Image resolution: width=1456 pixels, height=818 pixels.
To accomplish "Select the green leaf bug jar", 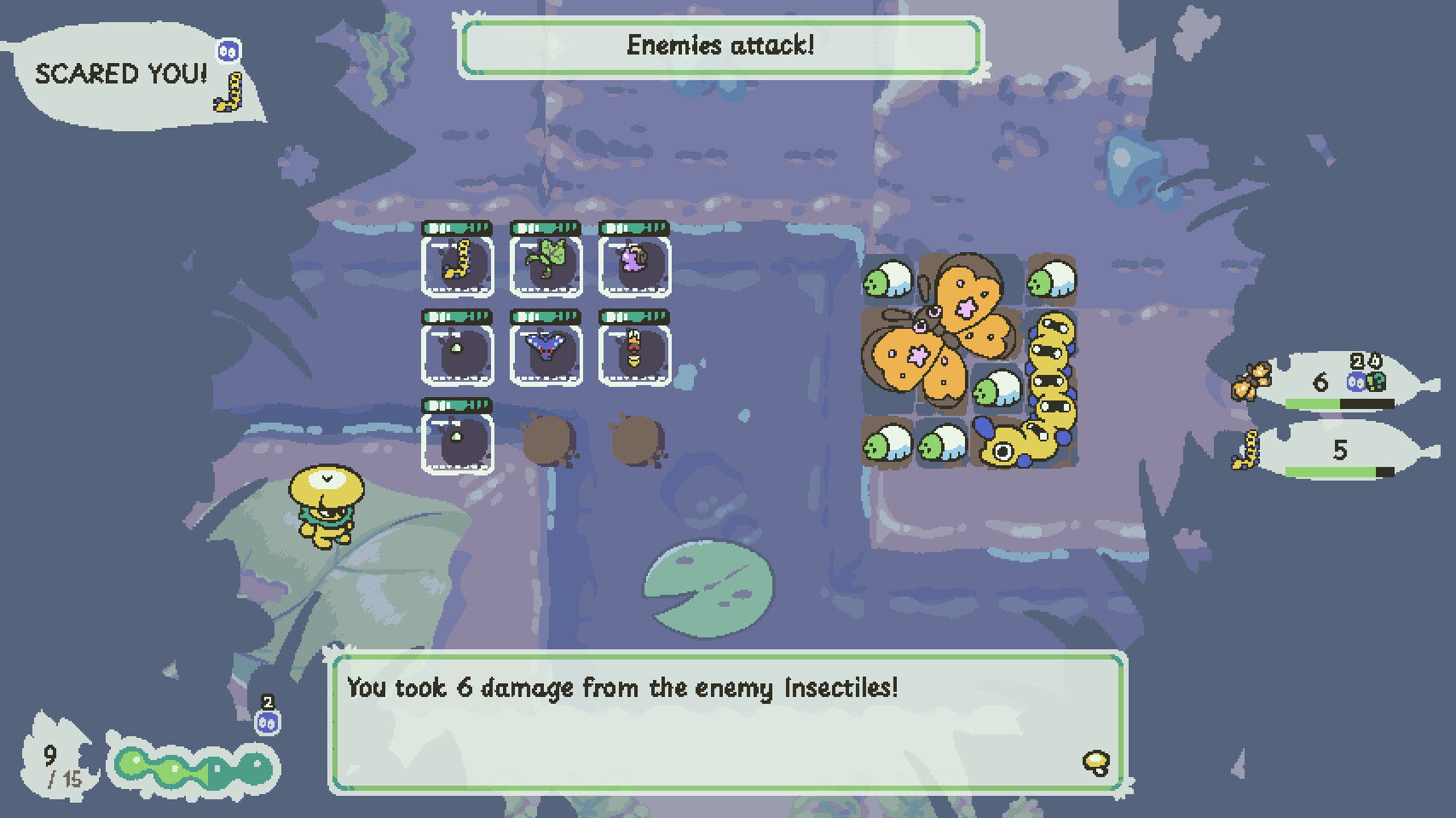I will tap(546, 264).
